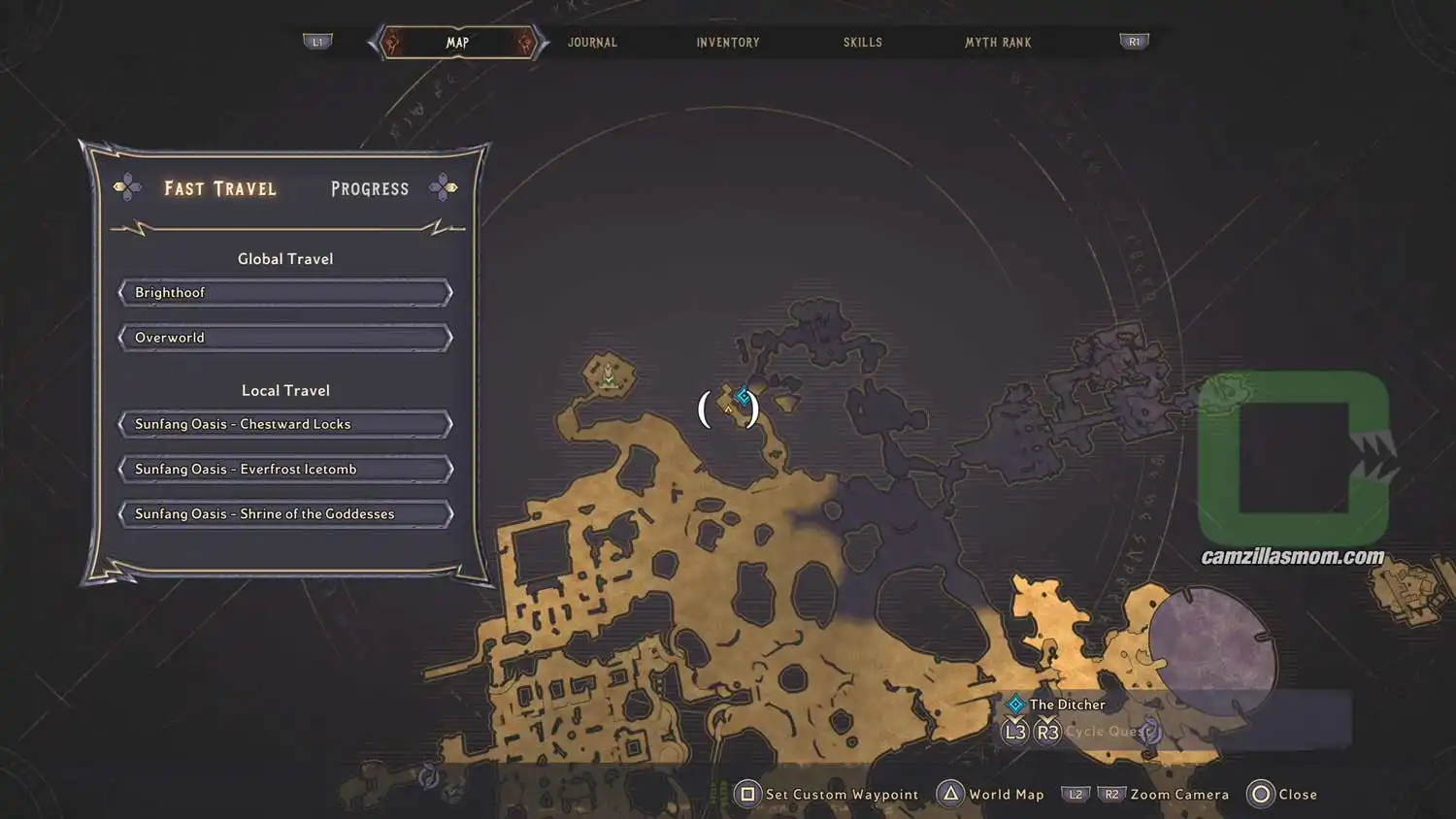This screenshot has height=819, width=1456.
Task: Select the Inventory menu item
Action: 727,42
